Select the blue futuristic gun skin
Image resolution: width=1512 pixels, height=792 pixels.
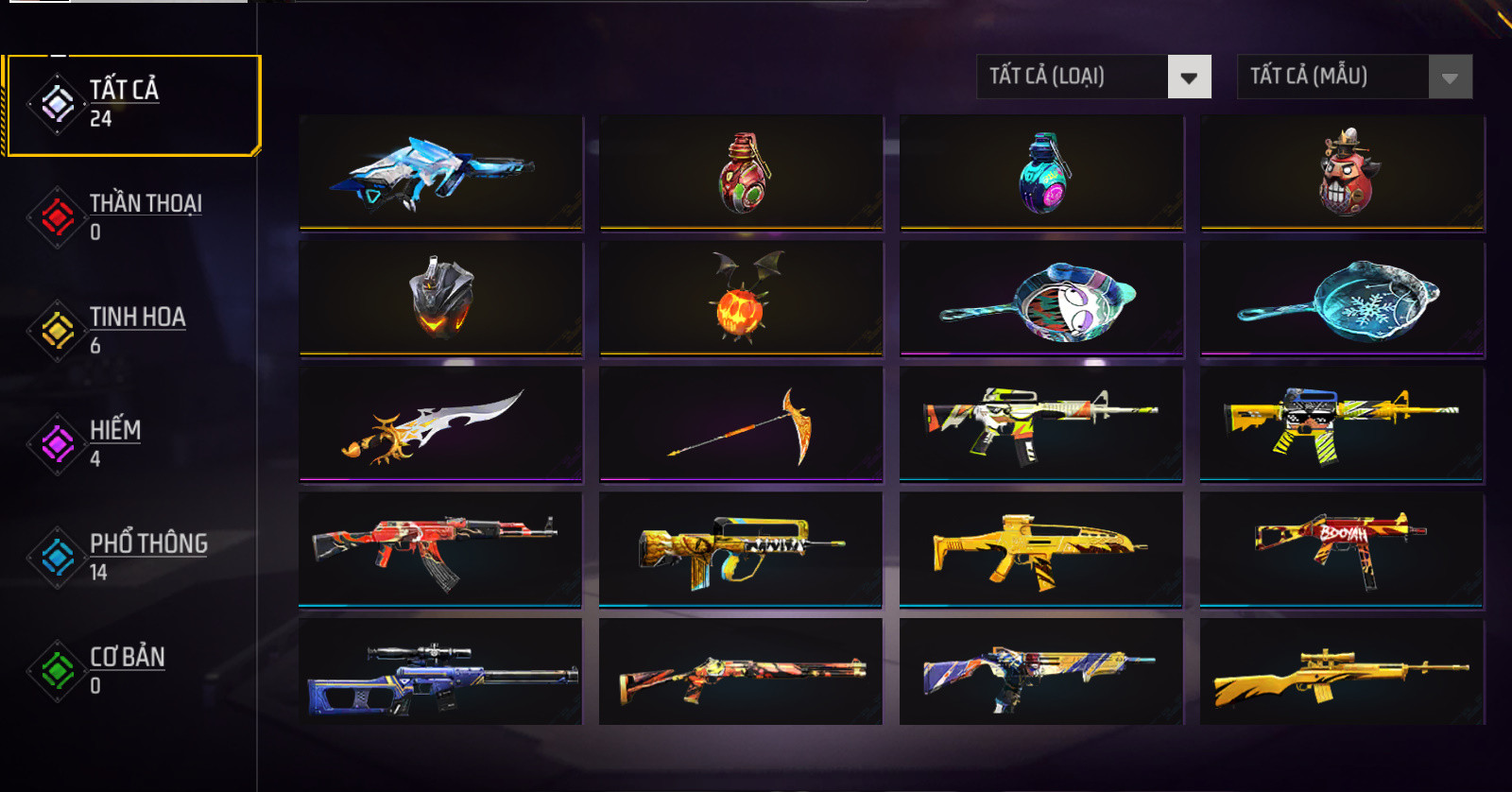click(440, 172)
